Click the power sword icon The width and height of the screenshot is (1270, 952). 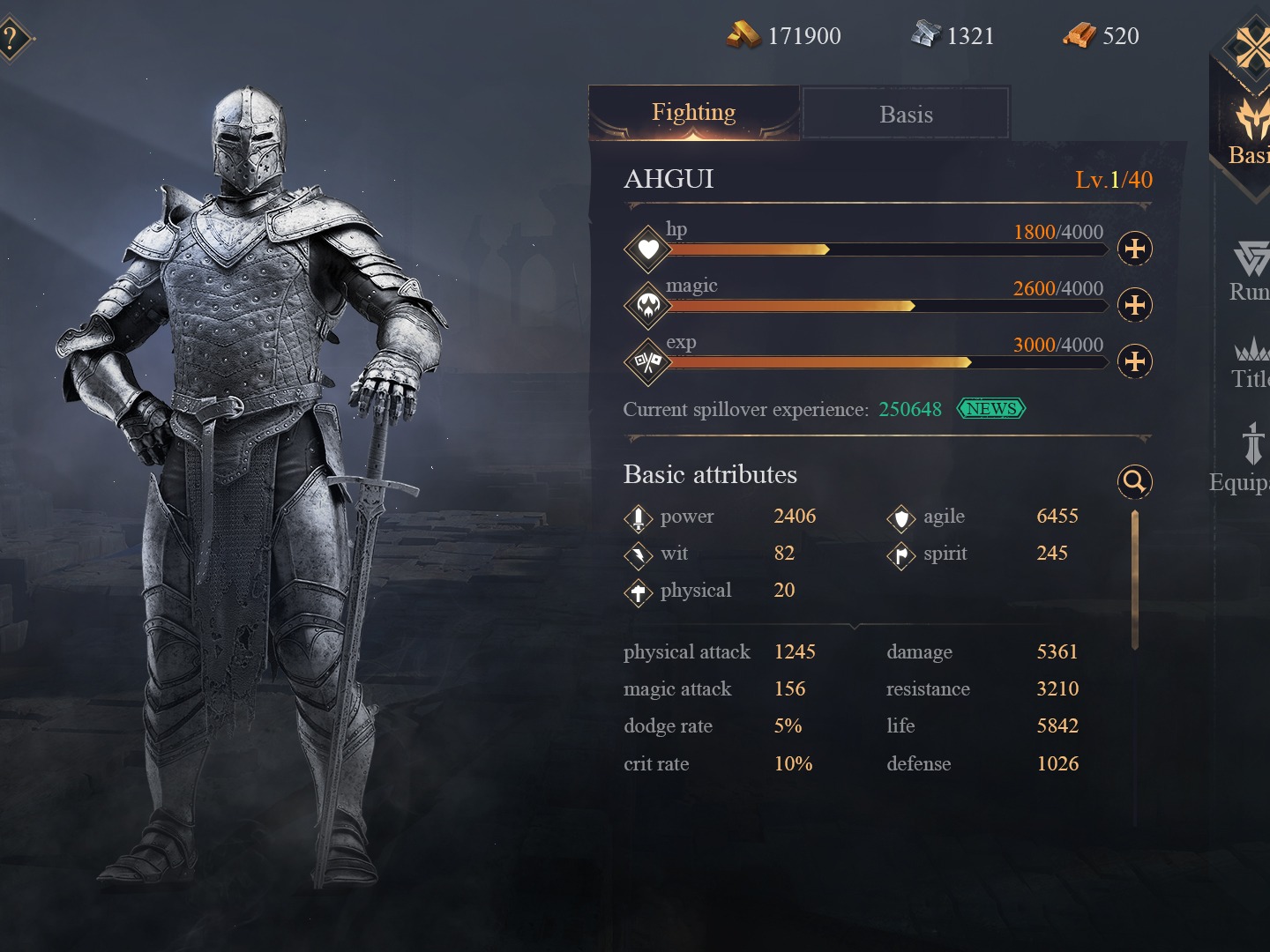pyautogui.click(x=637, y=518)
